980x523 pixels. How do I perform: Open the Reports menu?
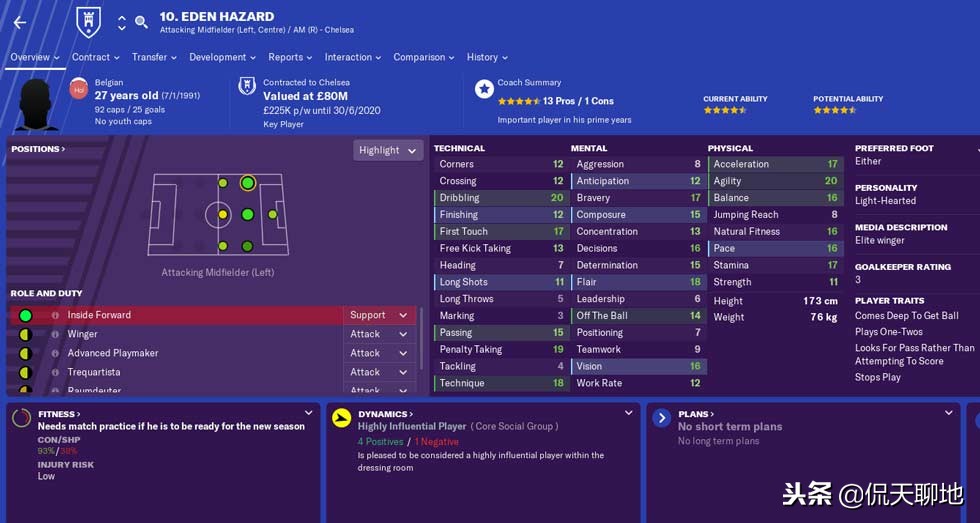(290, 57)
